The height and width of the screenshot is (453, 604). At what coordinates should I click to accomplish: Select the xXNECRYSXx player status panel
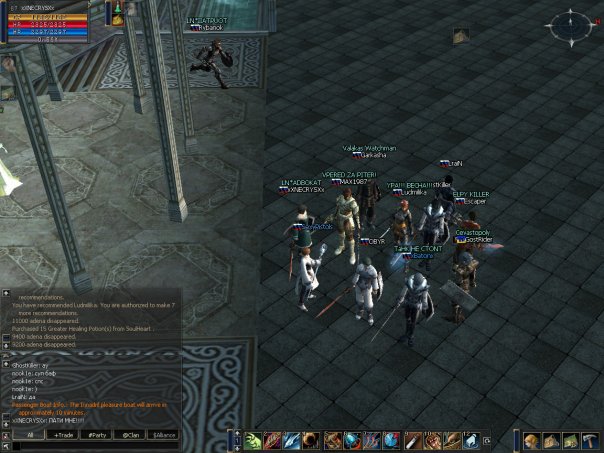pos(50,21)
